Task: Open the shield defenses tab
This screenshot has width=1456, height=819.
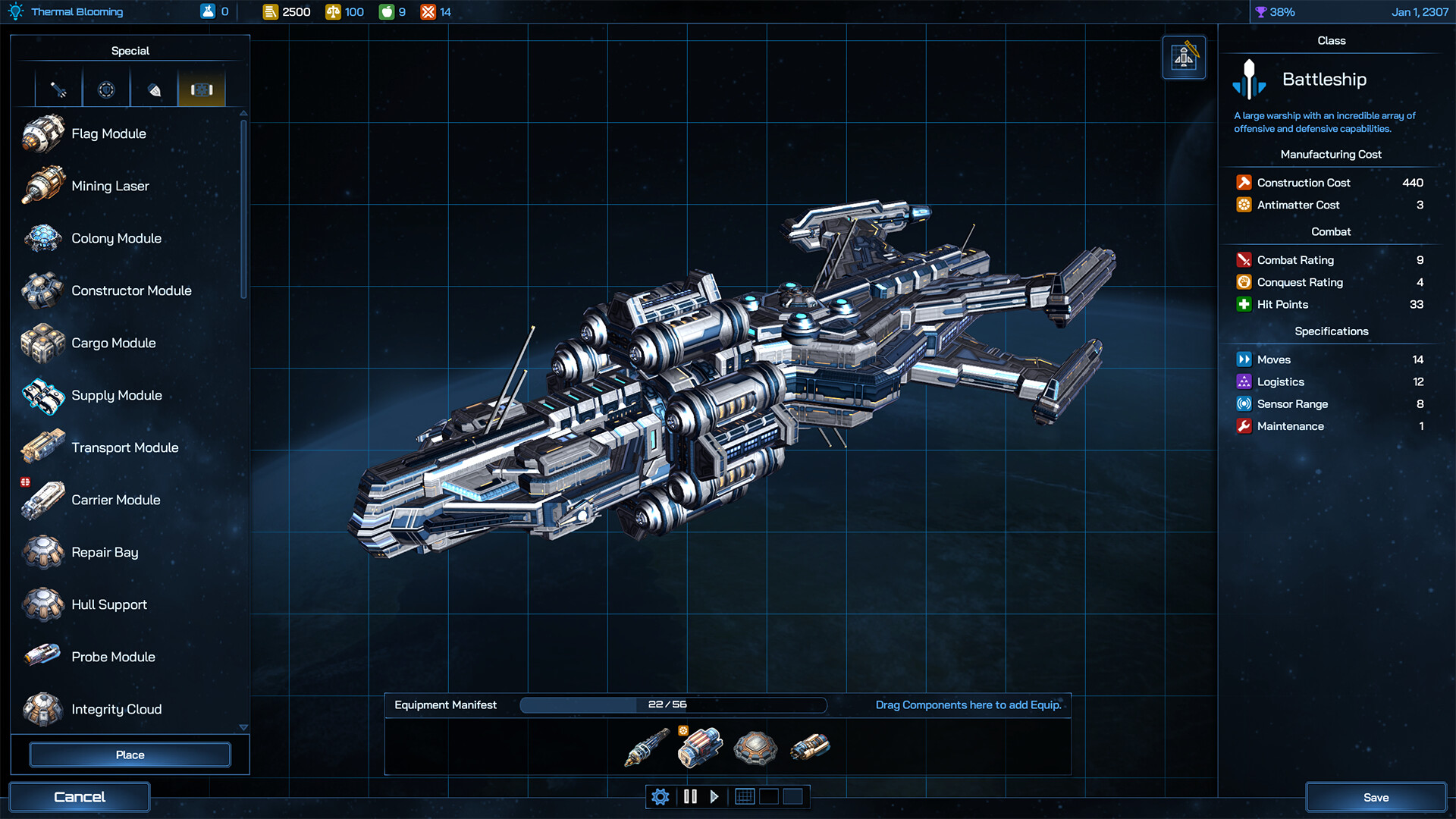Action: (x=106, y=90)
